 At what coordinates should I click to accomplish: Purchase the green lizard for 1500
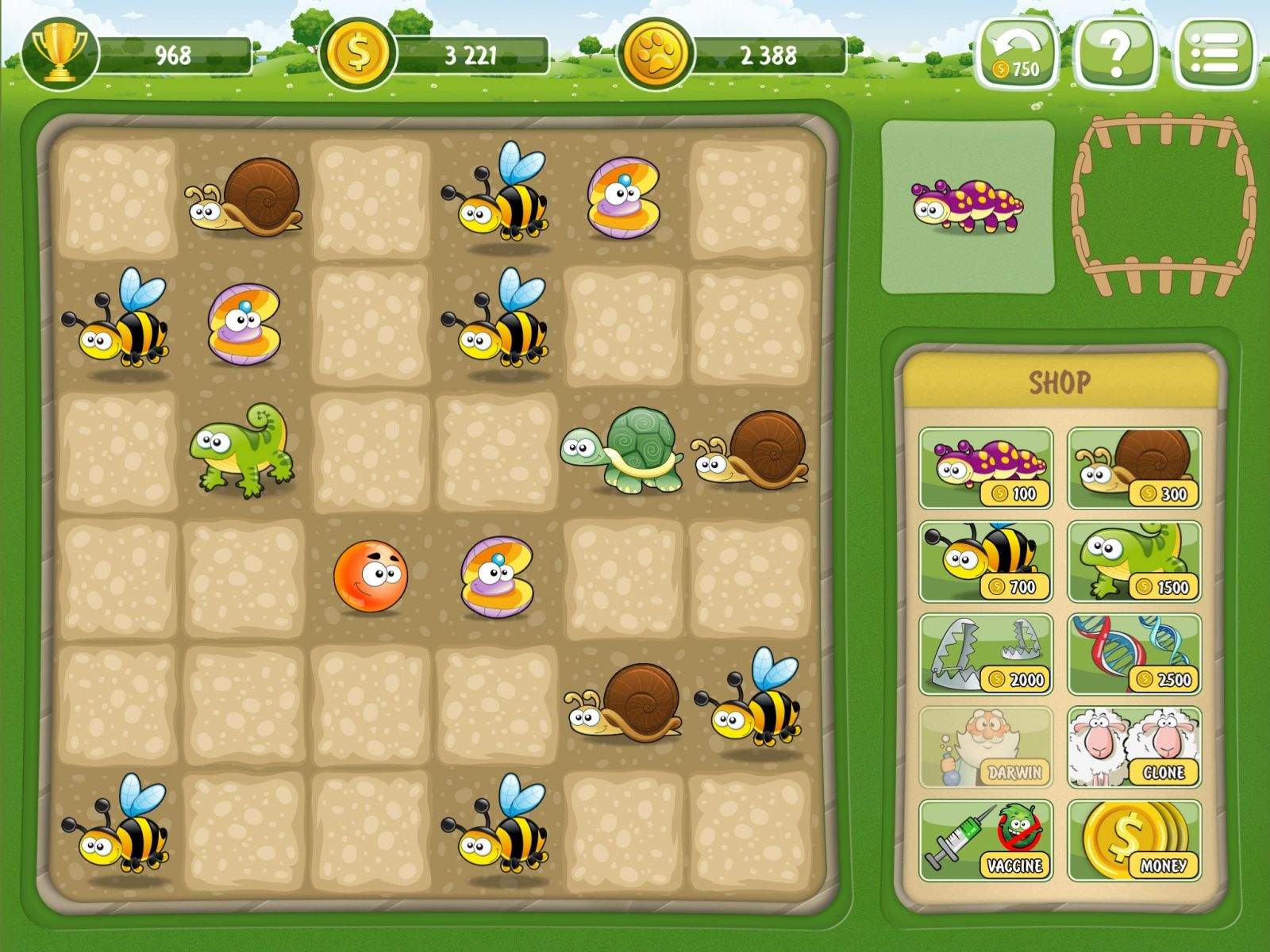click(x=1134, y=562)
